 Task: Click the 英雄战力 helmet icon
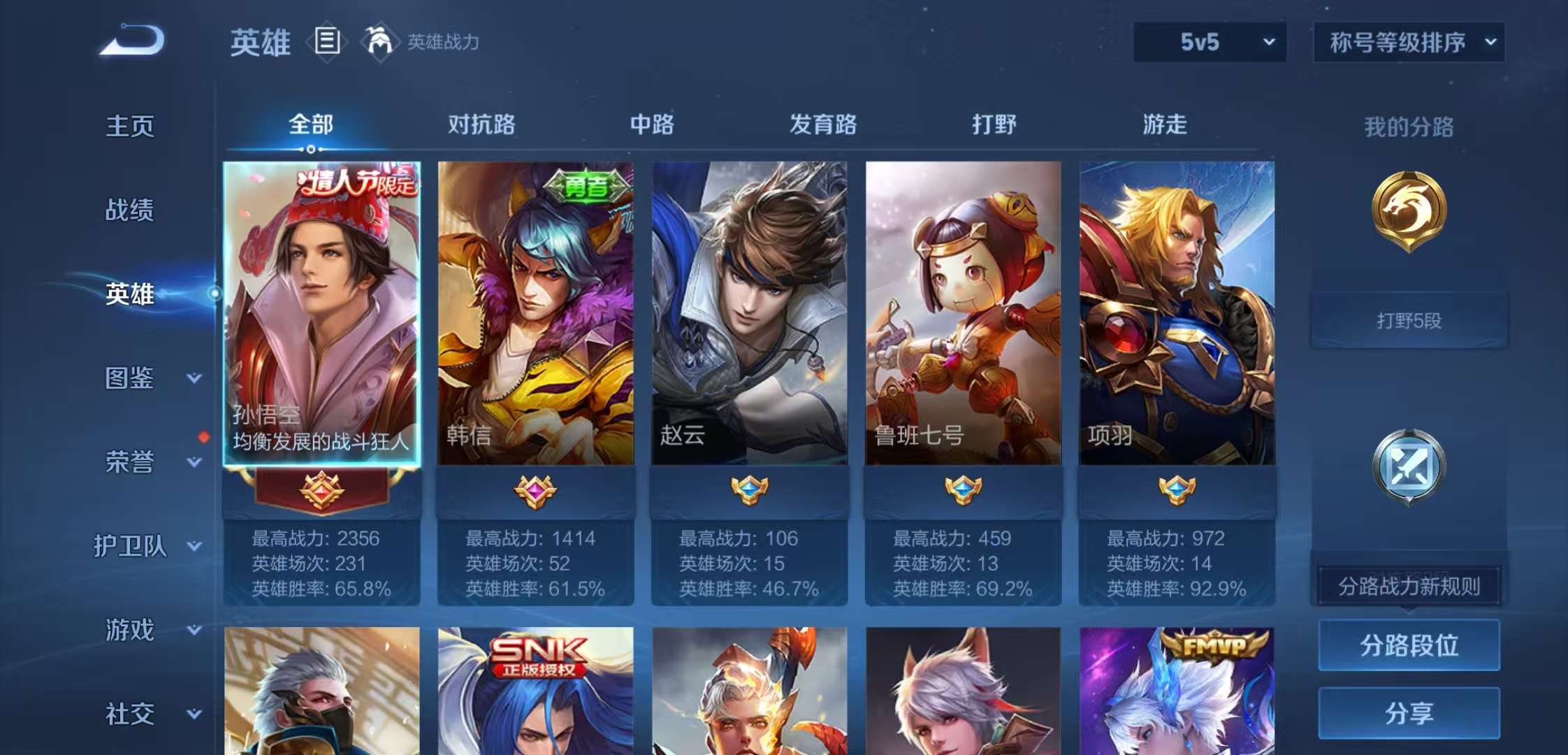click(378, 42)
